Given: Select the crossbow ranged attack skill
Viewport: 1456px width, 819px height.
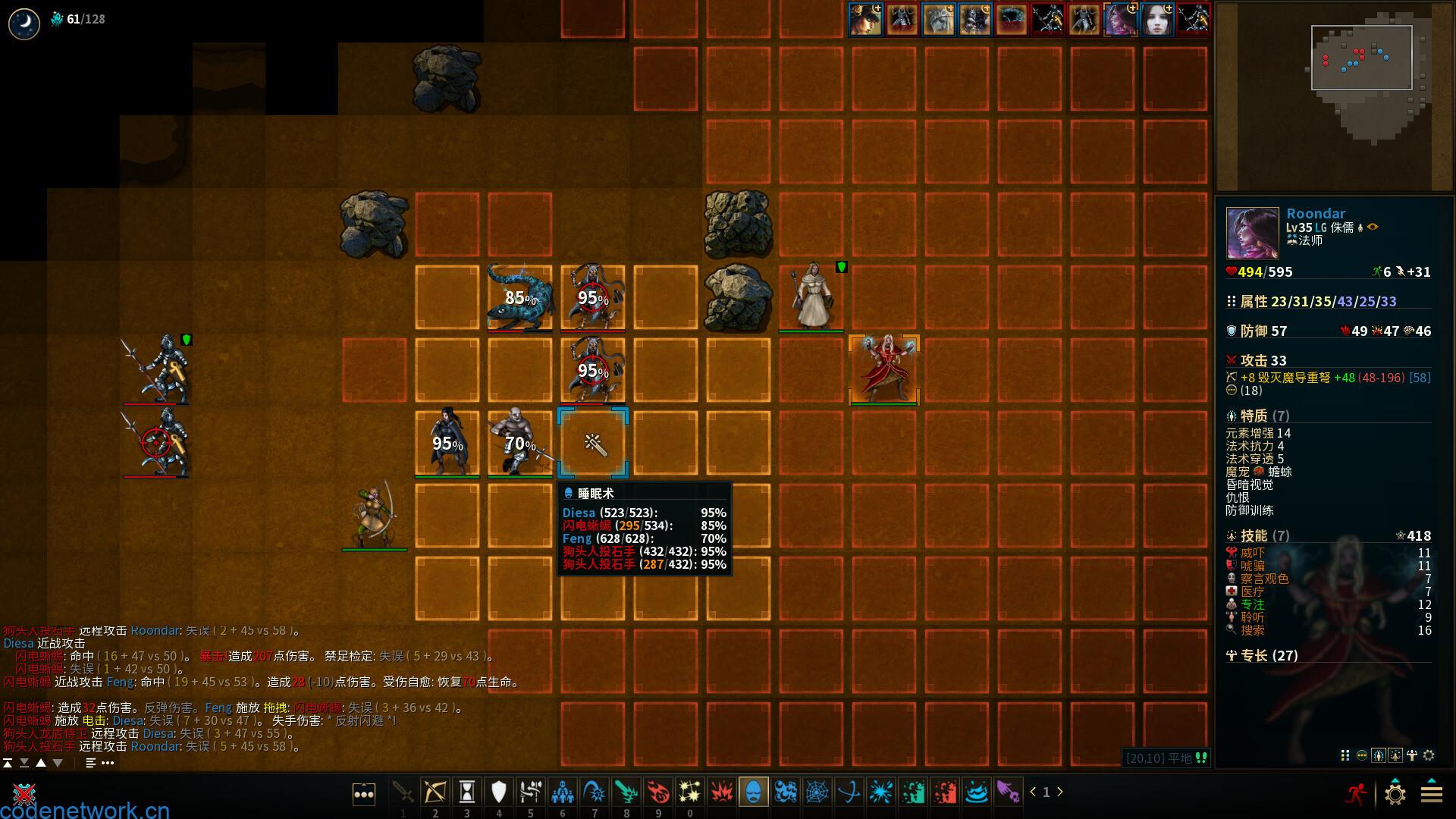Looking at the screenshot, I should (435, 792).
